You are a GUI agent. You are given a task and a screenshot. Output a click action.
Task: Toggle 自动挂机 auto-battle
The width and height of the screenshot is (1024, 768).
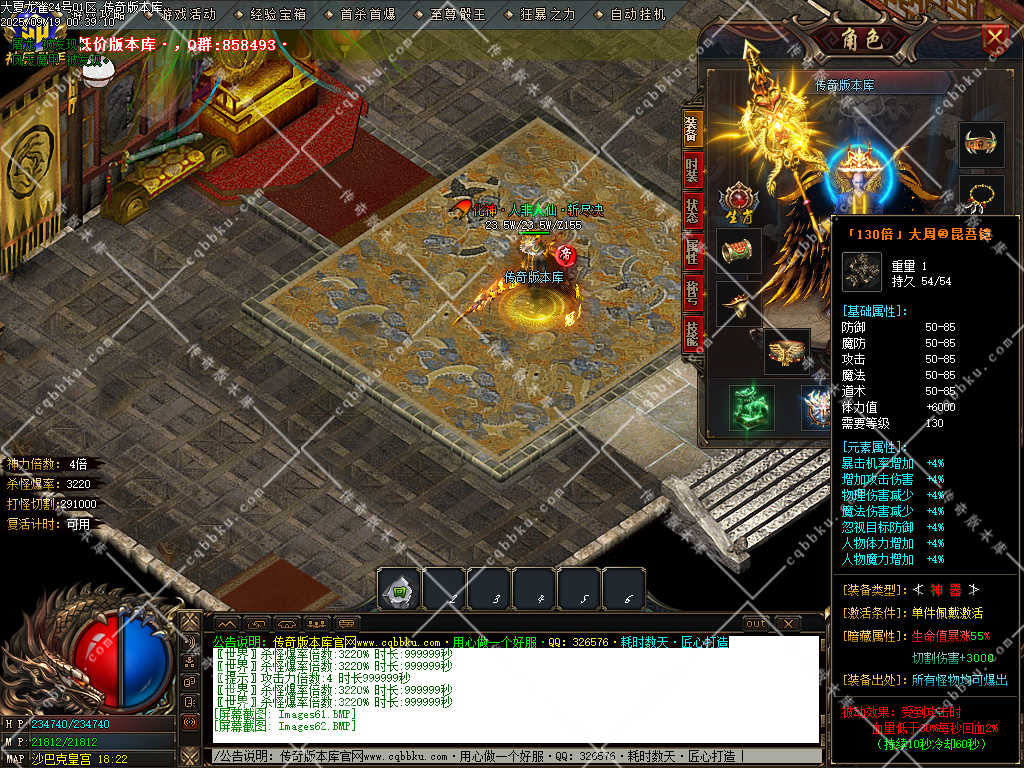pyautogui.click(x=637, y=15)
